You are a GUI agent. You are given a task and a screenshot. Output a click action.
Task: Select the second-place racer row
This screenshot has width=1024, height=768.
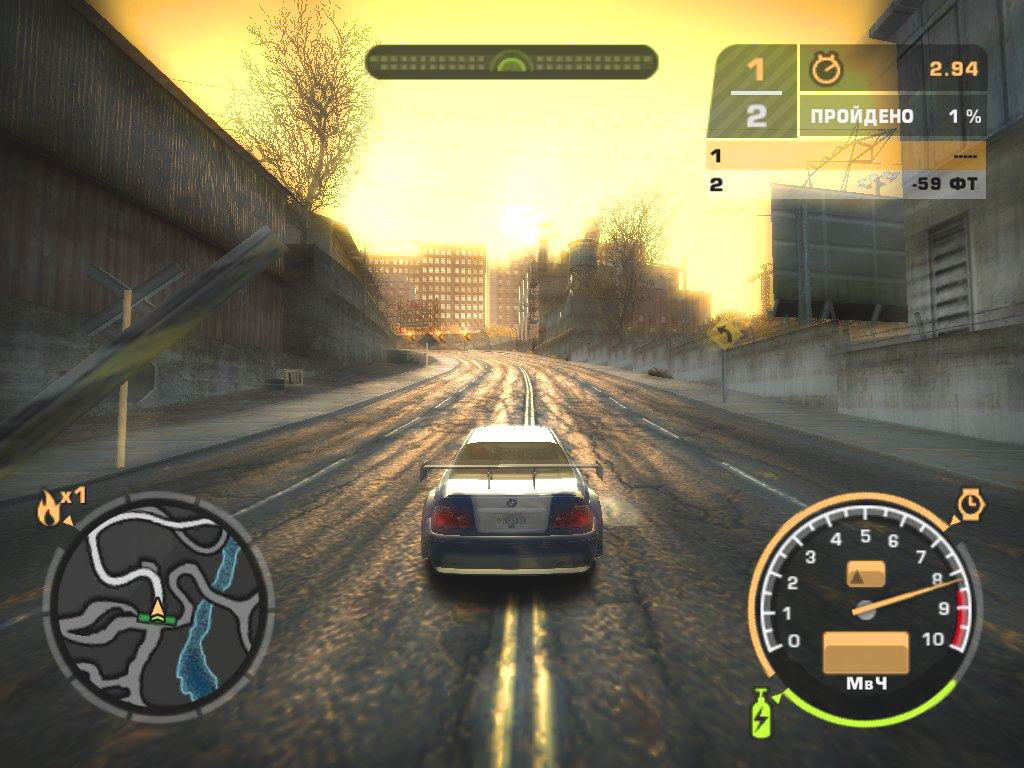pos(845,184)
